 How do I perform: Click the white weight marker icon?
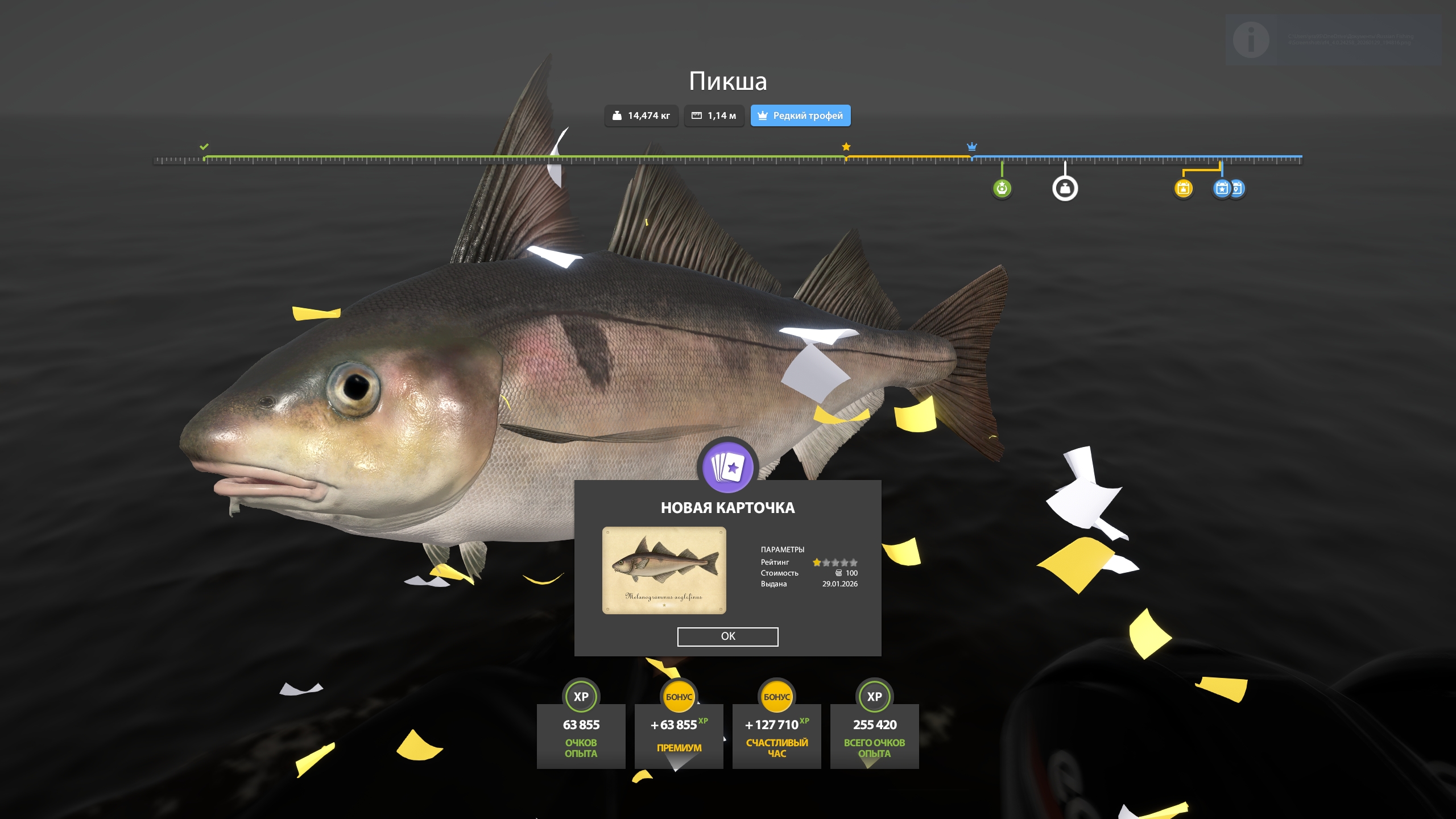[x=1065, y=188]
